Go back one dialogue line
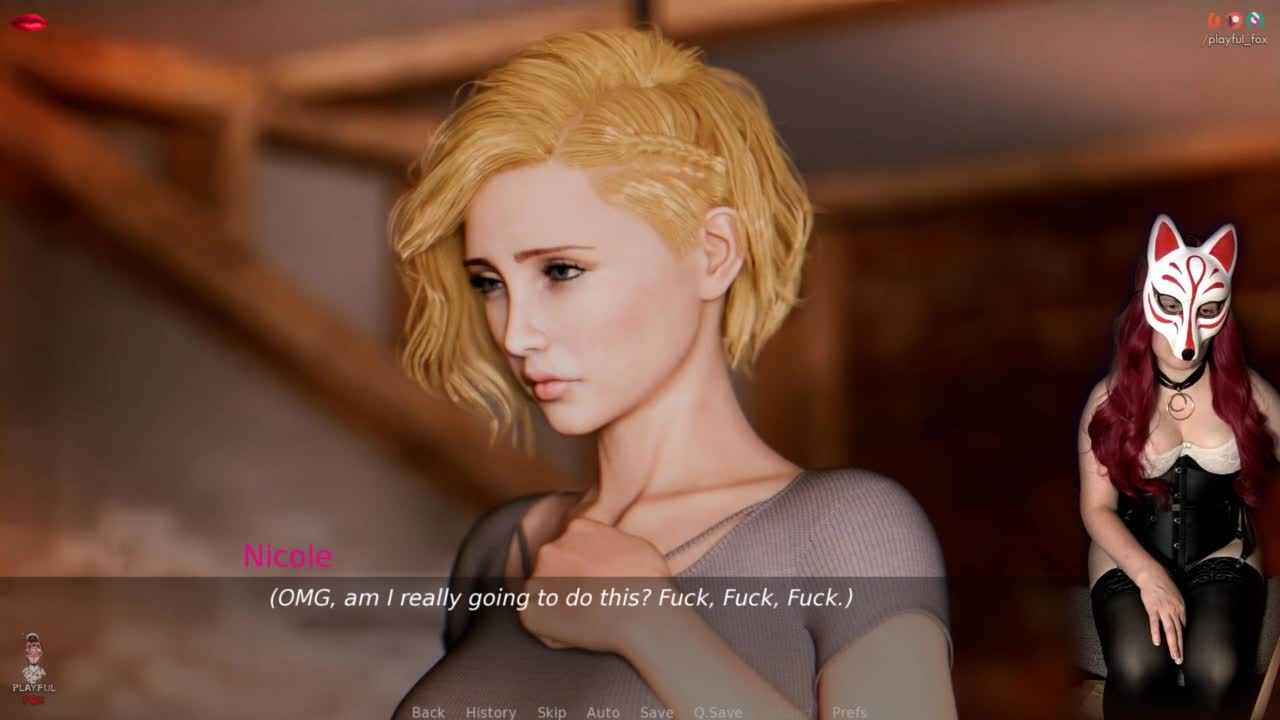This screenshot has height=720, width=1280. point(428,712)
